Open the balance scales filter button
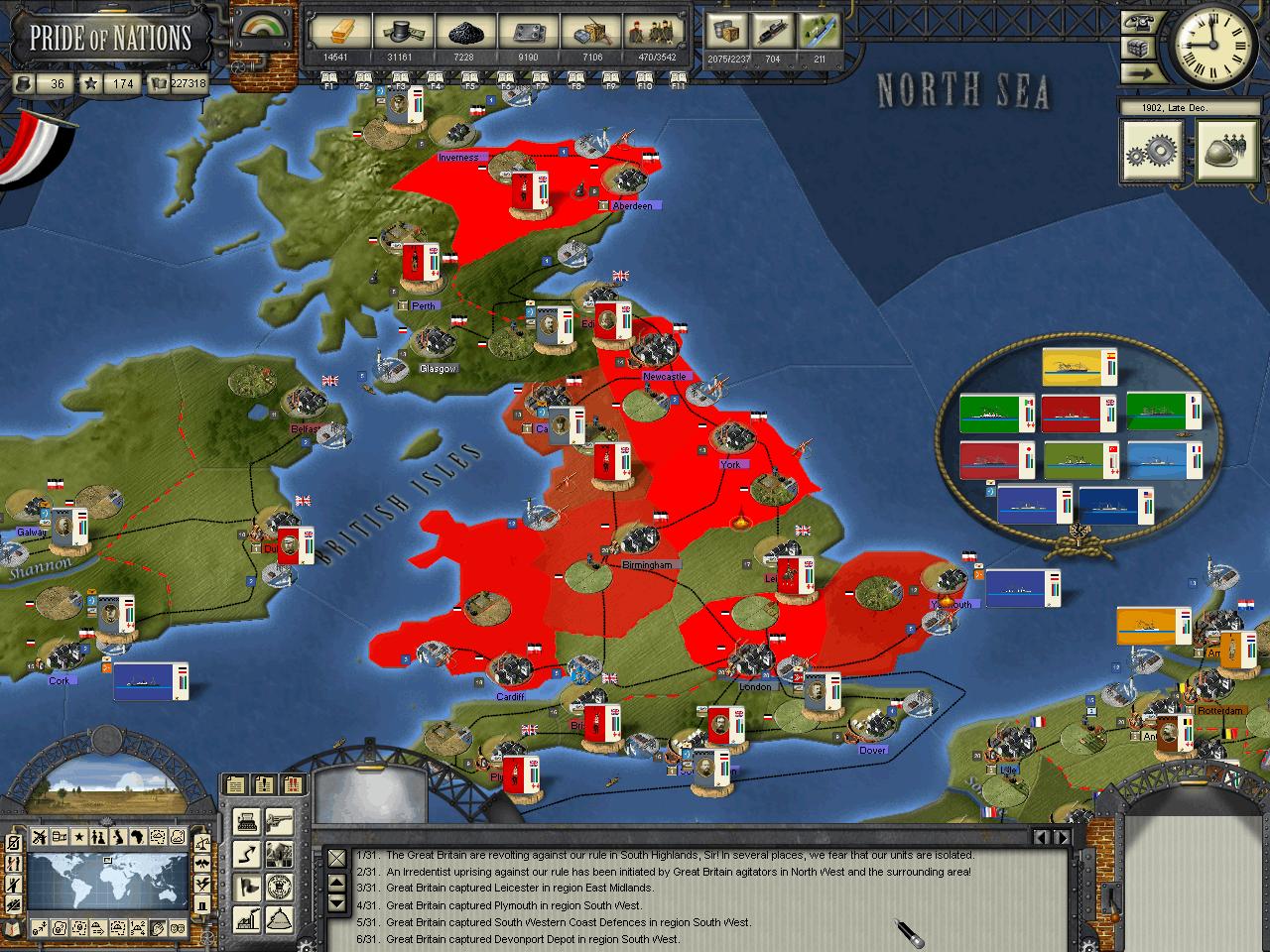This screenshot has height=952, width=1270. [x=201, y=842]
